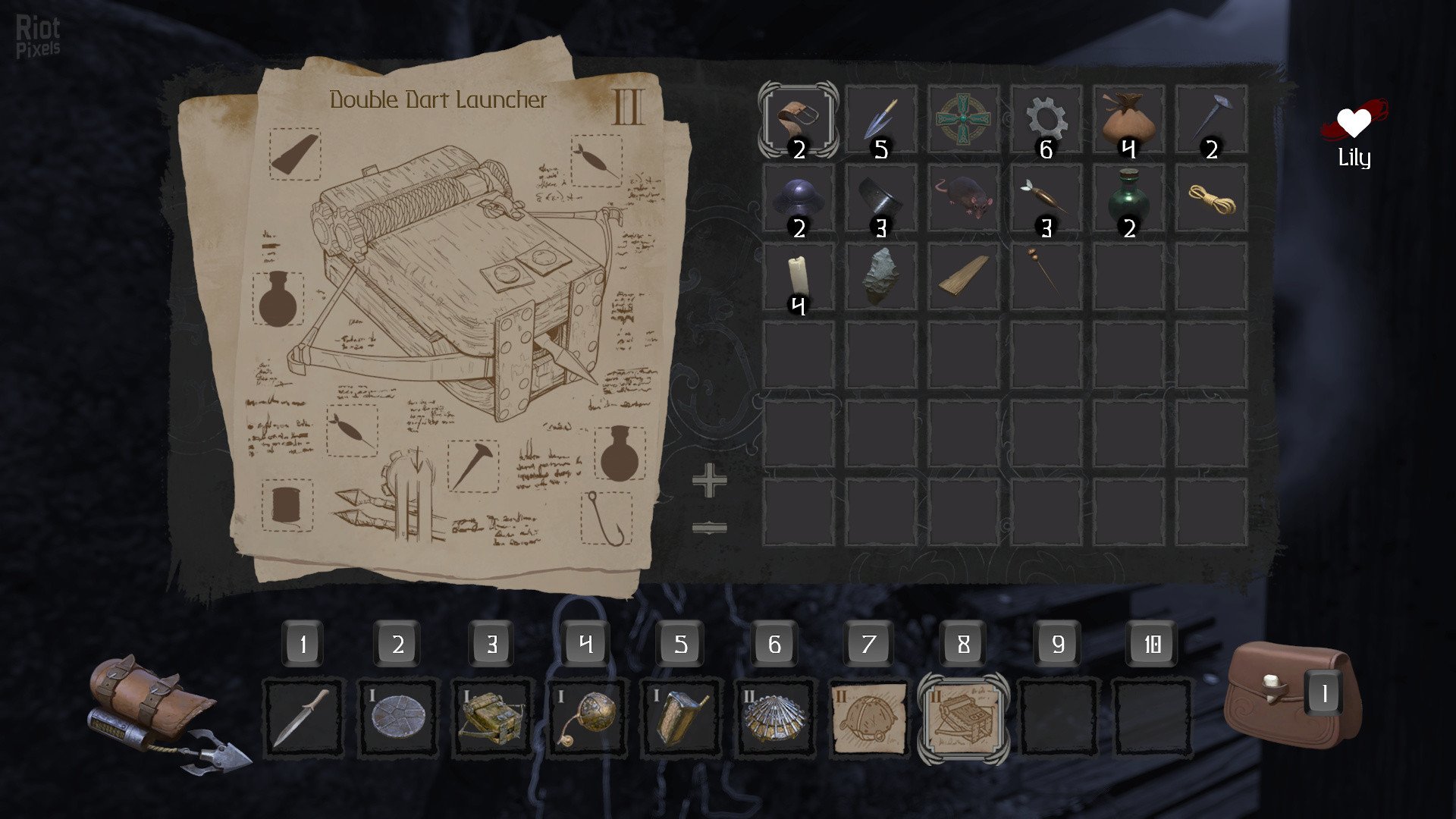1456x819 pixels.
Task: Click the plus button beside the blueprint
Action: (x=709, y=482)
